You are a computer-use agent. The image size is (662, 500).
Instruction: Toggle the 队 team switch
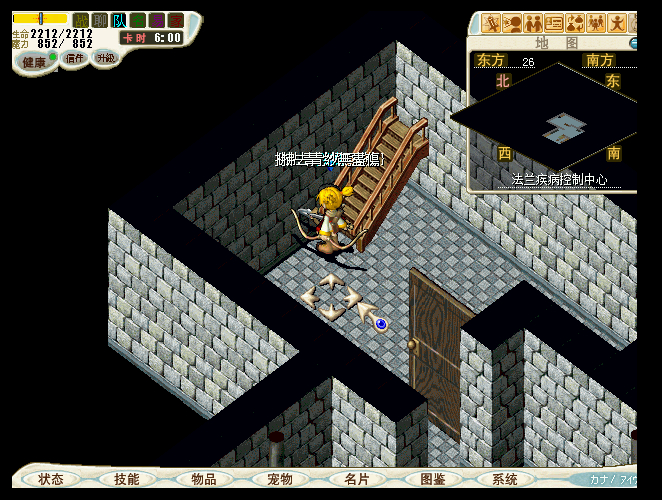(x=119, y=20)
